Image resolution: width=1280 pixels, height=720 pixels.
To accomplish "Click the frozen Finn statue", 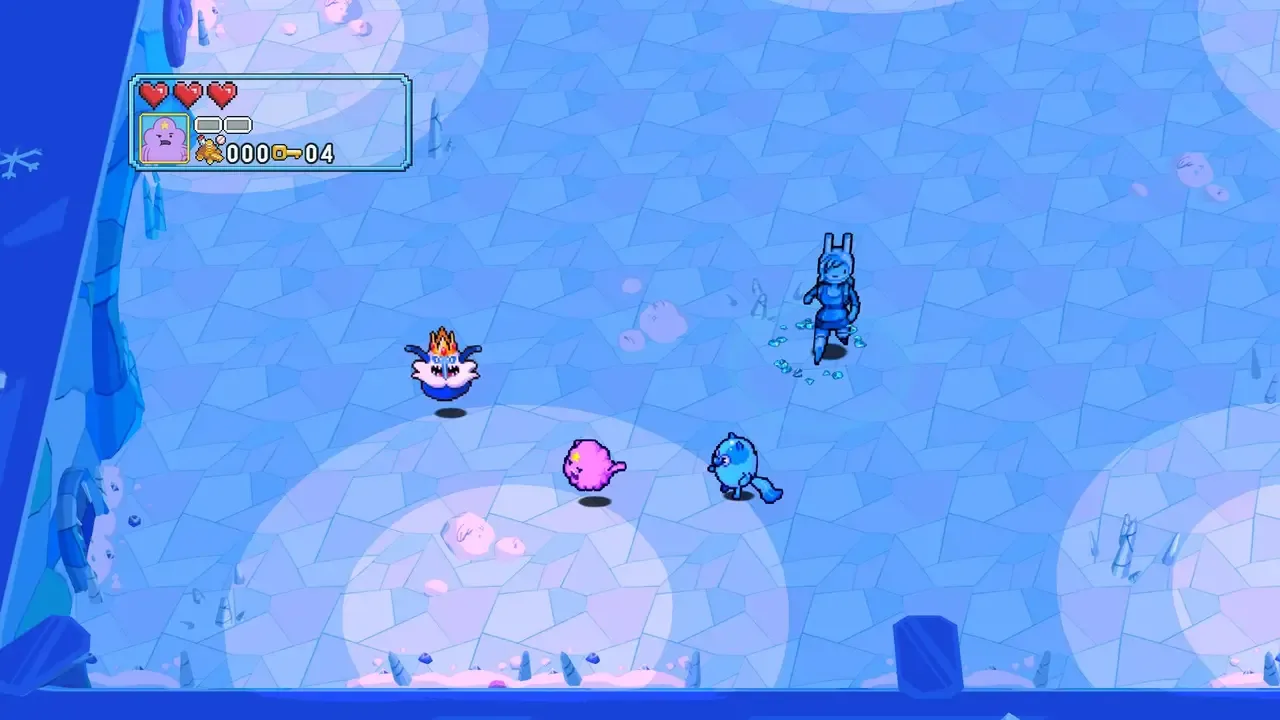I will click(835, 295).
